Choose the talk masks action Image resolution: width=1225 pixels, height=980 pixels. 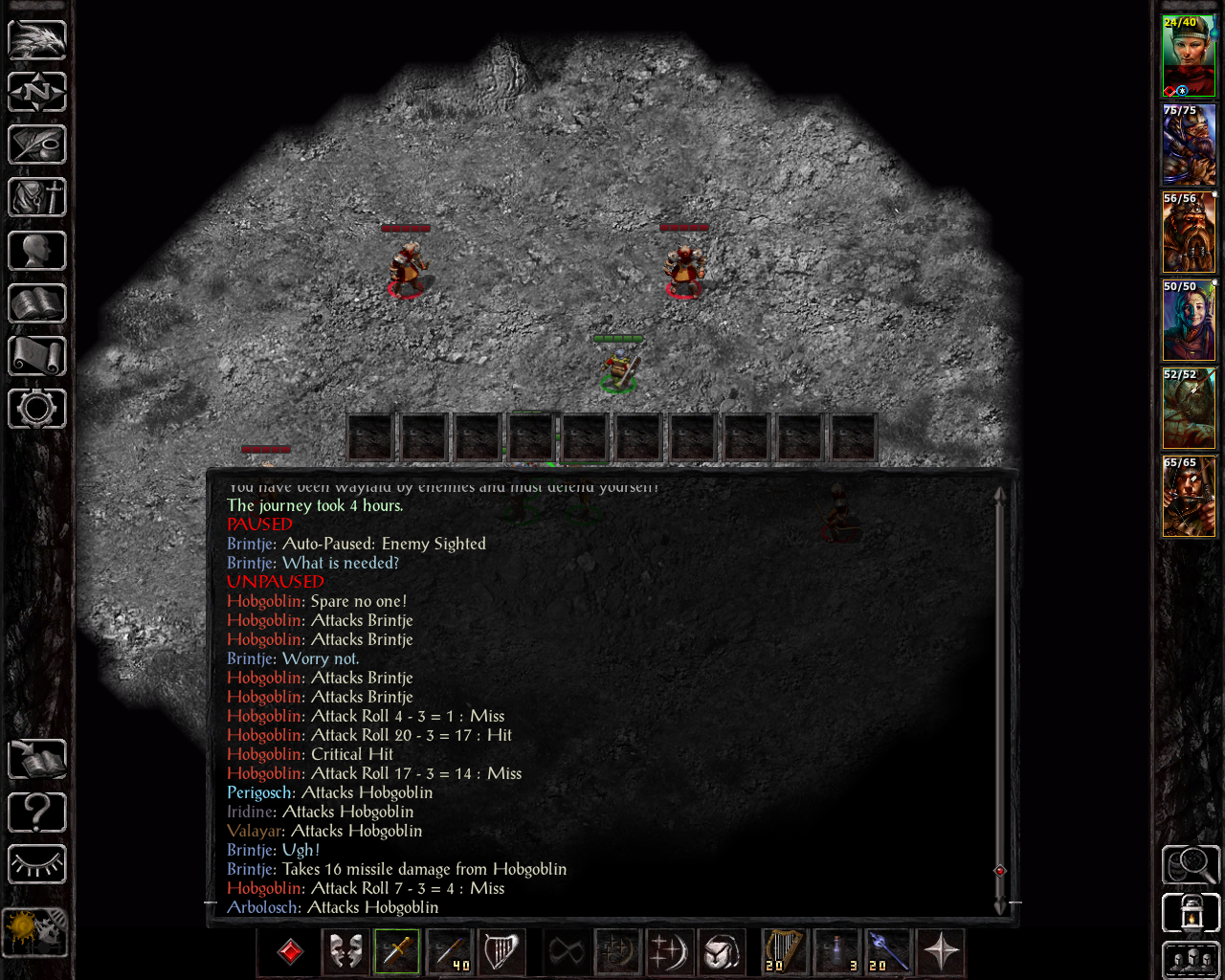345,951
